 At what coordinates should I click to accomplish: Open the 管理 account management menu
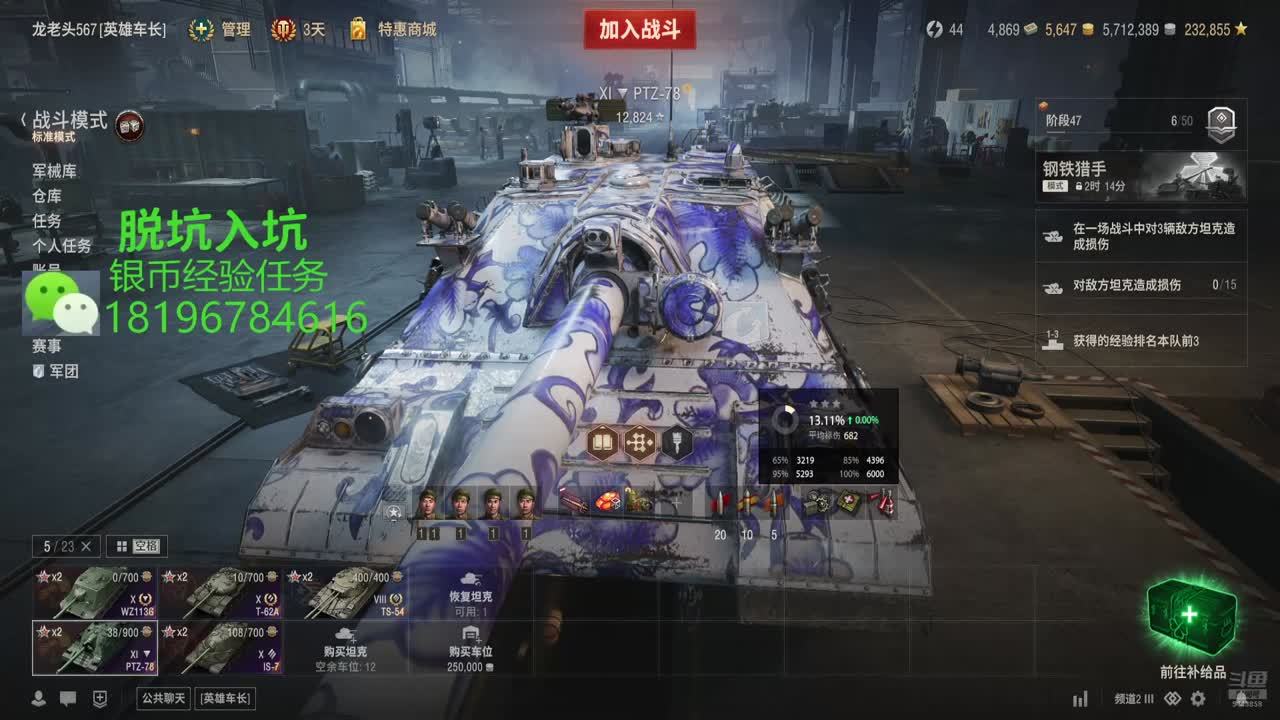[221, 30]
